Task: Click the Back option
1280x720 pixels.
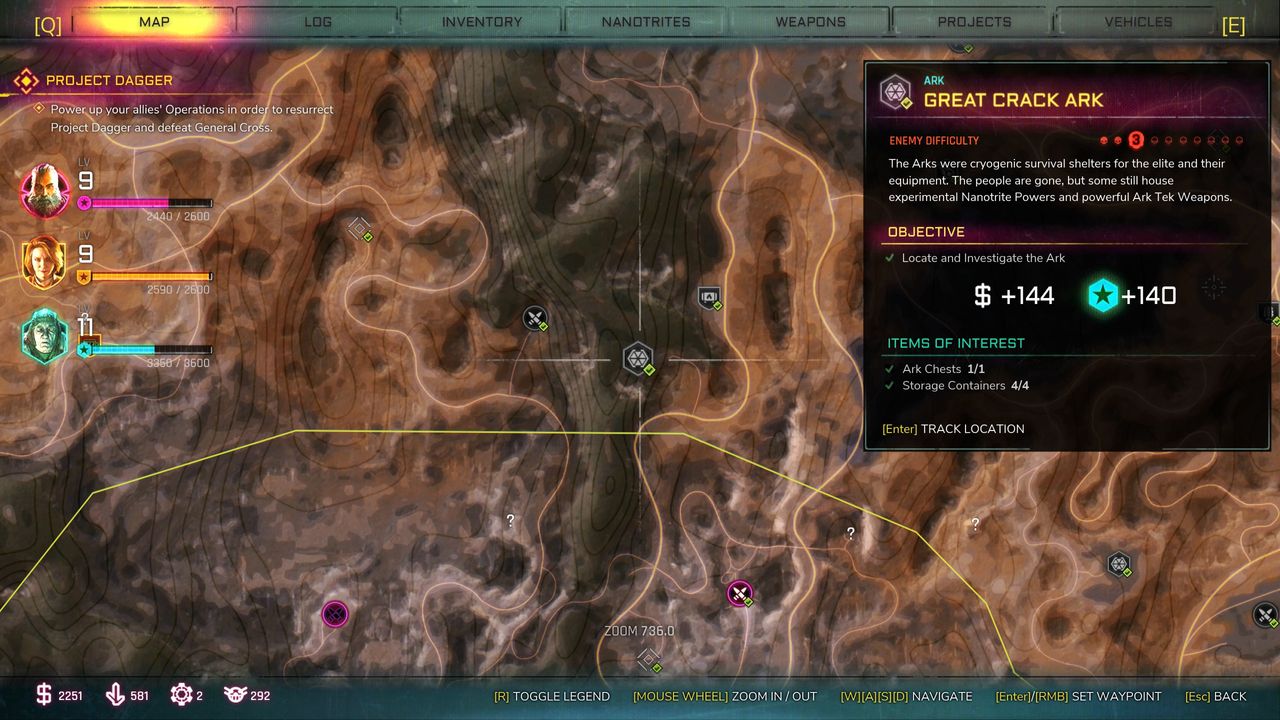Action: point(1216,696)
